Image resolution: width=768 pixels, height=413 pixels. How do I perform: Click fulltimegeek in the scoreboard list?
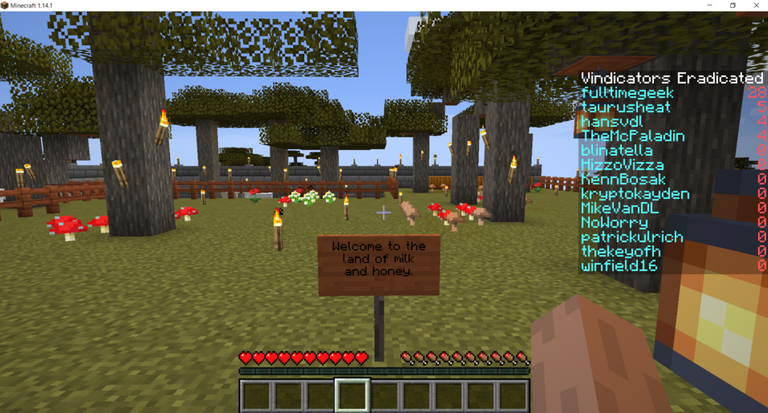(627, 93)
